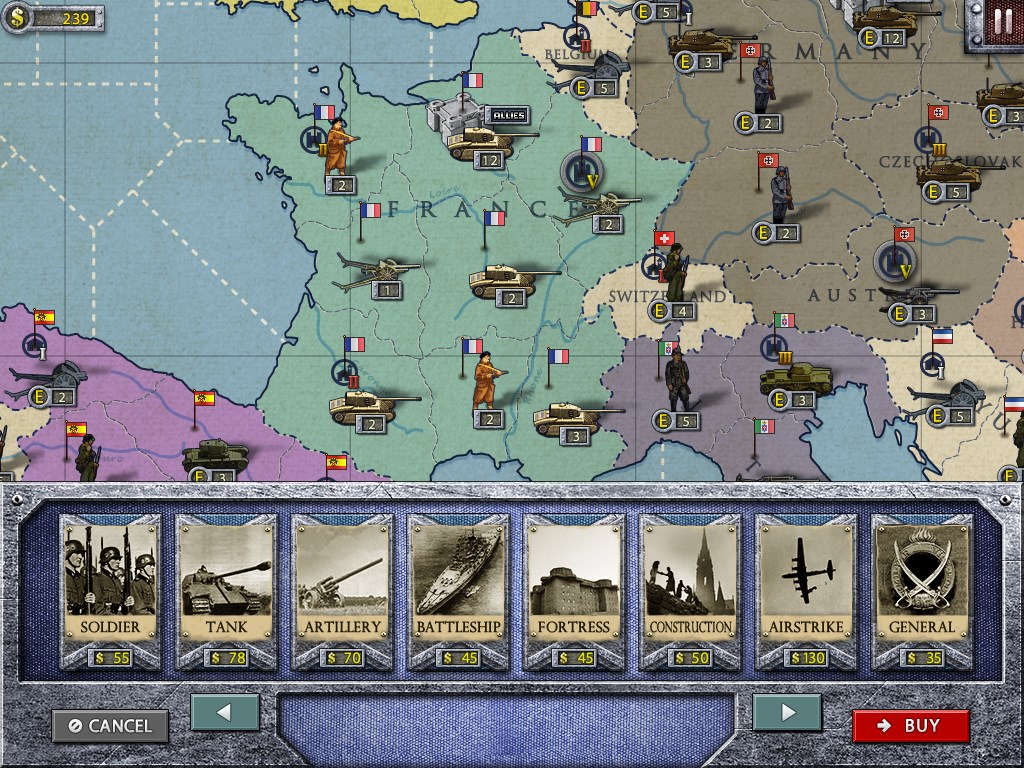Click the right arrow page button
The image size is (1024, 768).
787,713
